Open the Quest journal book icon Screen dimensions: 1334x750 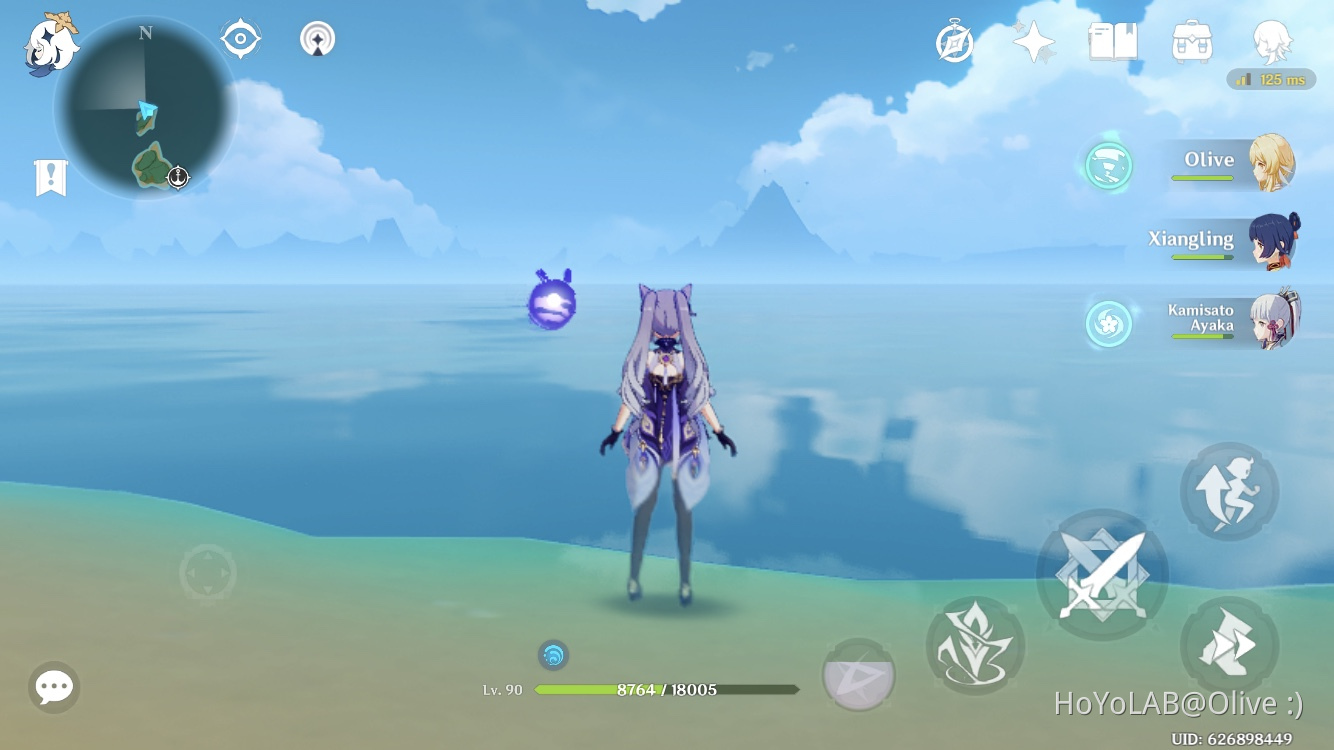coord(1112,40)
